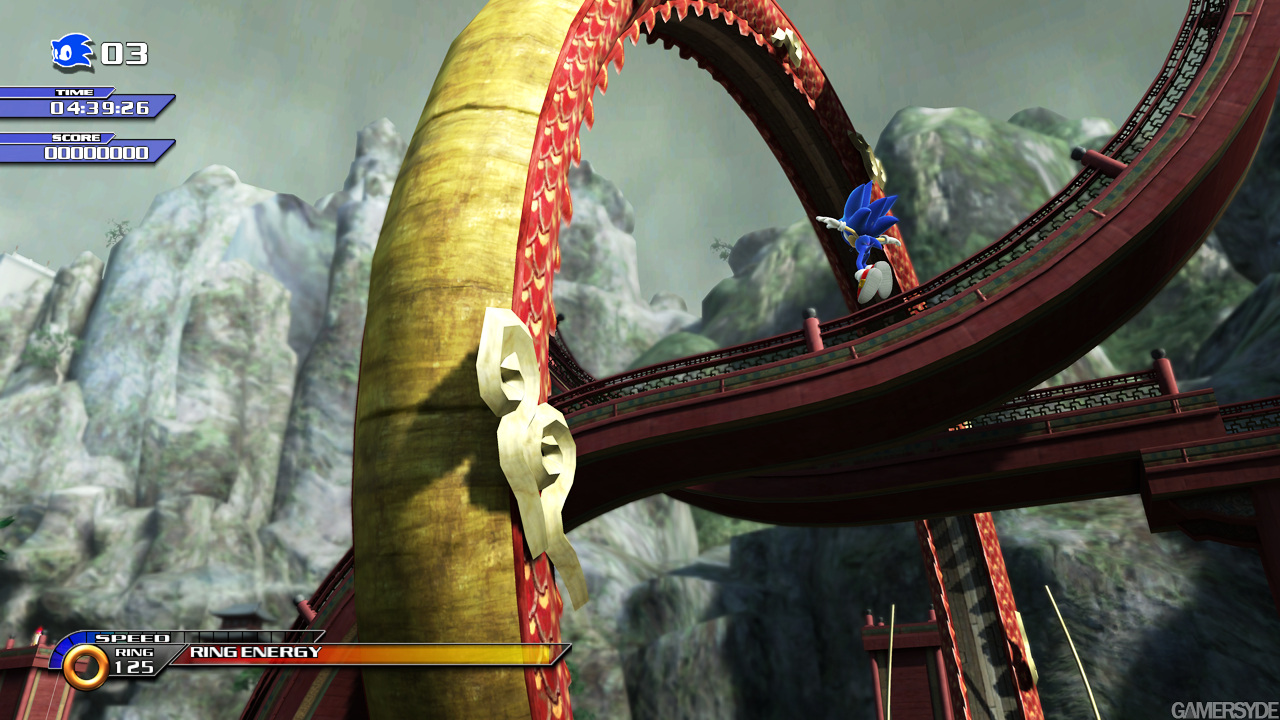Click the Sonic head lives icon

point(72,52)
